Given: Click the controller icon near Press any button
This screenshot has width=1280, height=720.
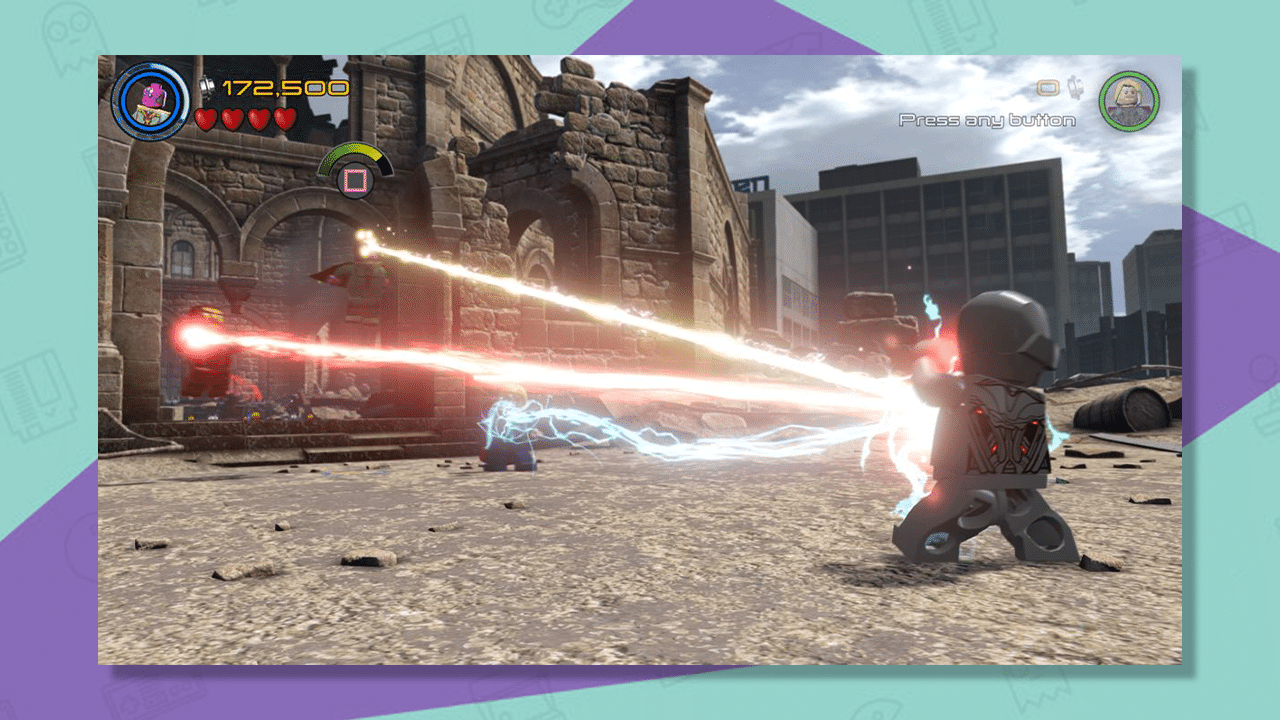Looking at the screenshot, I should (x=1047, y=87).
